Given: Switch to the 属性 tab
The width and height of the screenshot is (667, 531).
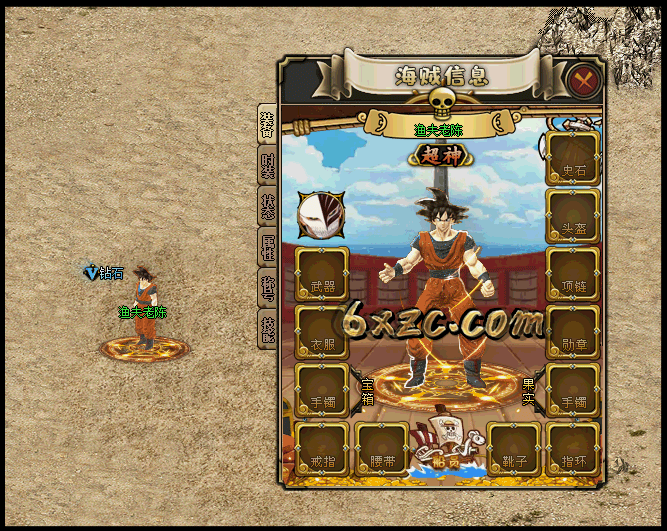Looking at the screenshot, I should pos(267,249).
